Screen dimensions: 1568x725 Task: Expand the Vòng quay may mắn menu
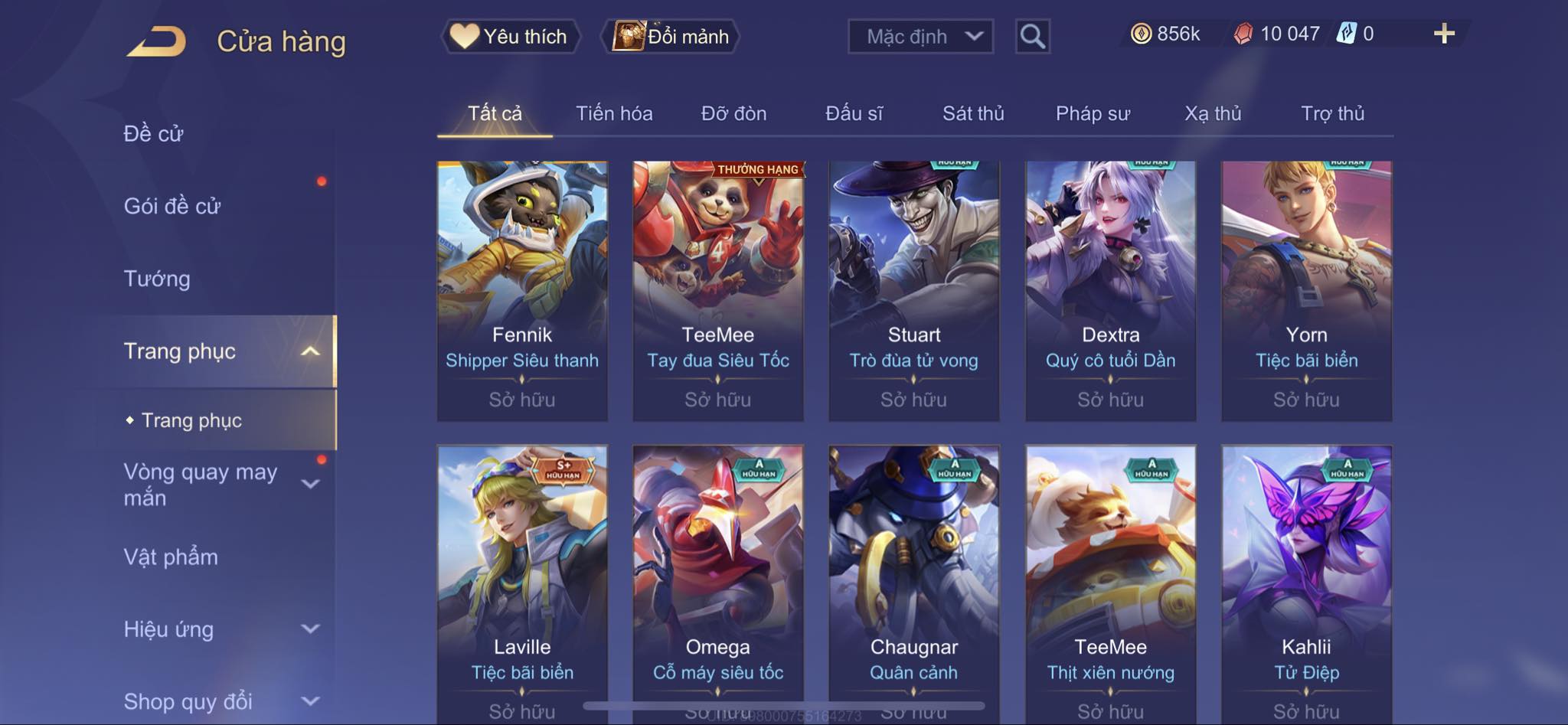pyautogui.click(x=218, y=485)
